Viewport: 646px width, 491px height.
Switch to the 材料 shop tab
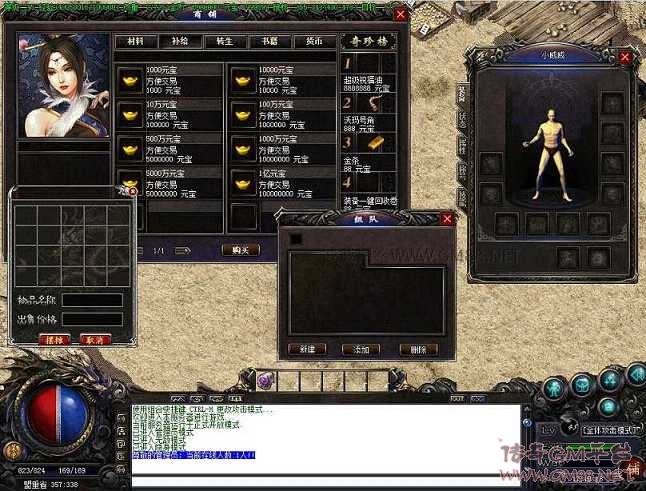click(136, 42)
